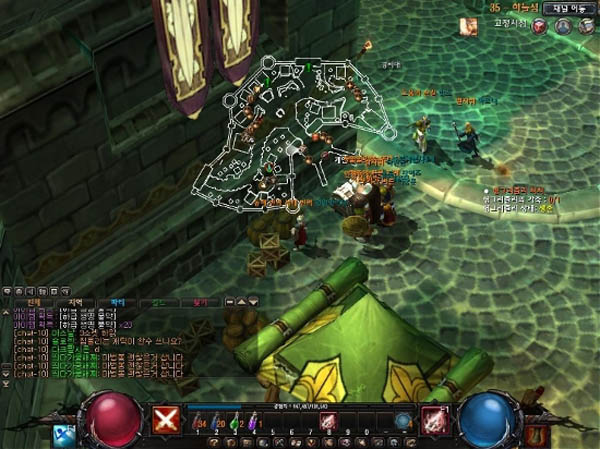Select the green 길드 guild chat tab

(x=158, y=301)
